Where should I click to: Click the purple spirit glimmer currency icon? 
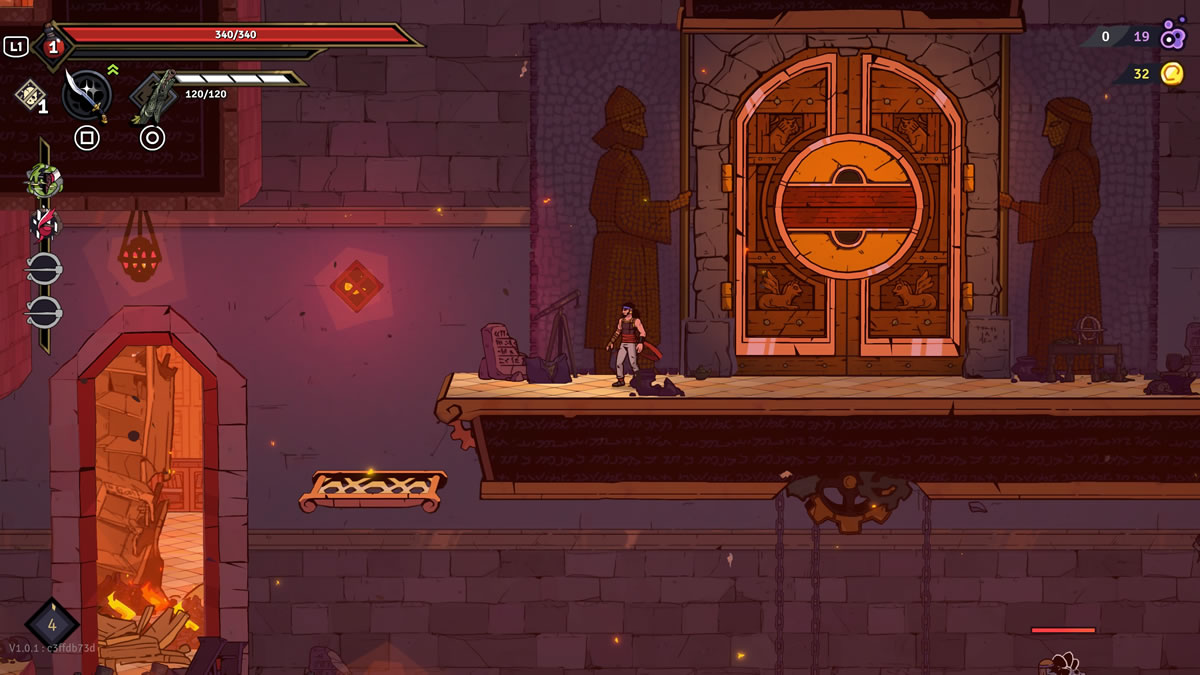(1172, 36)
